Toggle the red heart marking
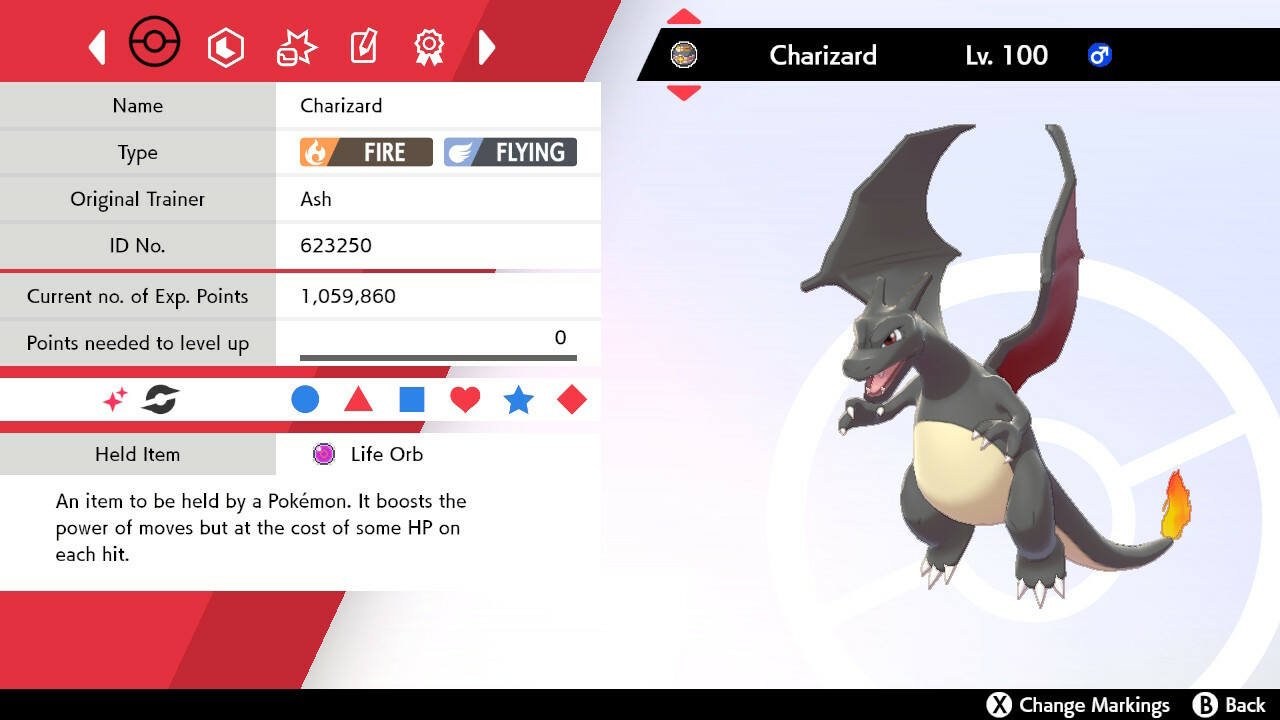The height and width of the screenshot is (720, 1280). coord(465,399)
